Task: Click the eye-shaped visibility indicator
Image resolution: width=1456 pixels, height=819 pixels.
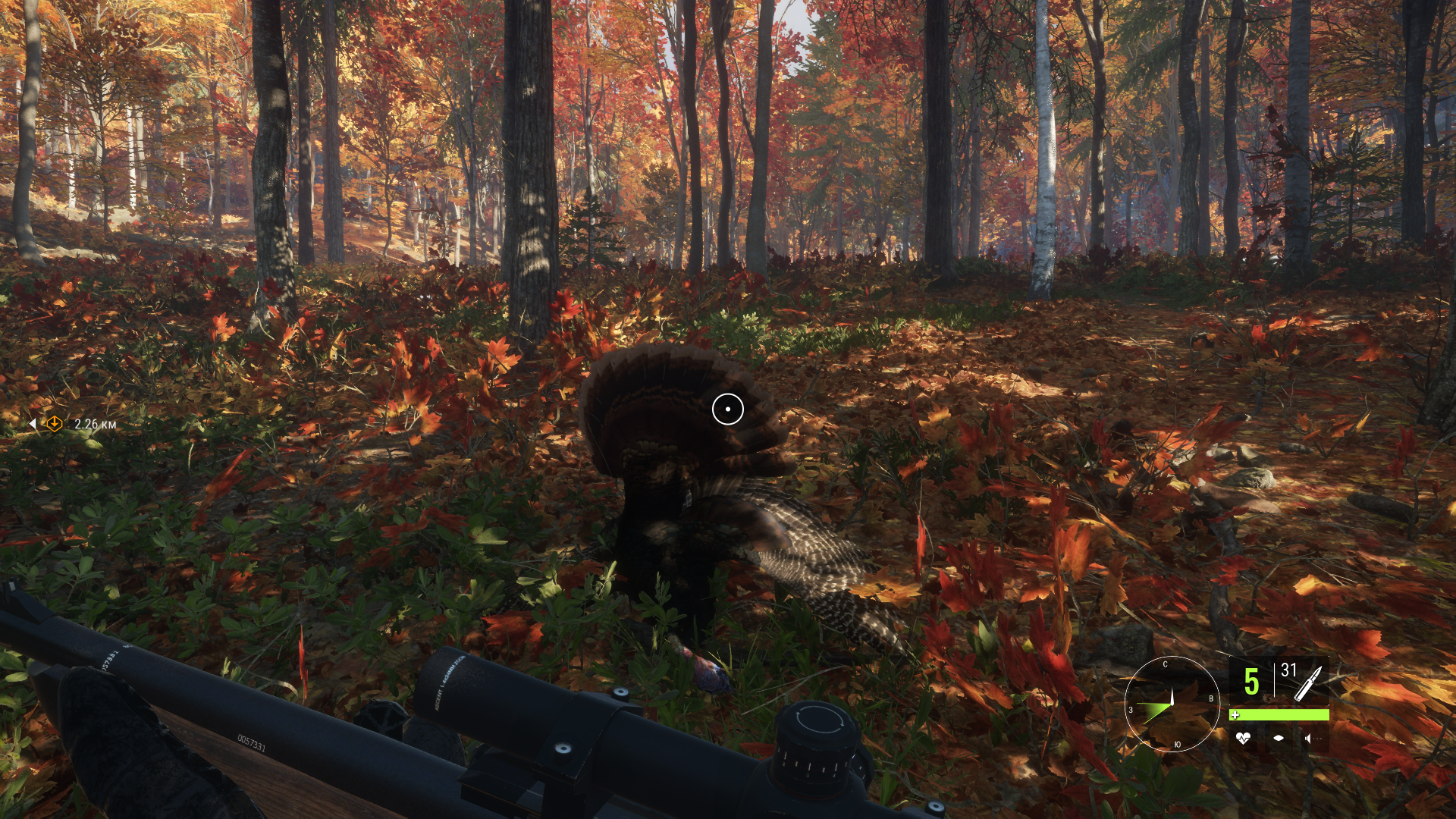Action: (x=1279, y=738)
